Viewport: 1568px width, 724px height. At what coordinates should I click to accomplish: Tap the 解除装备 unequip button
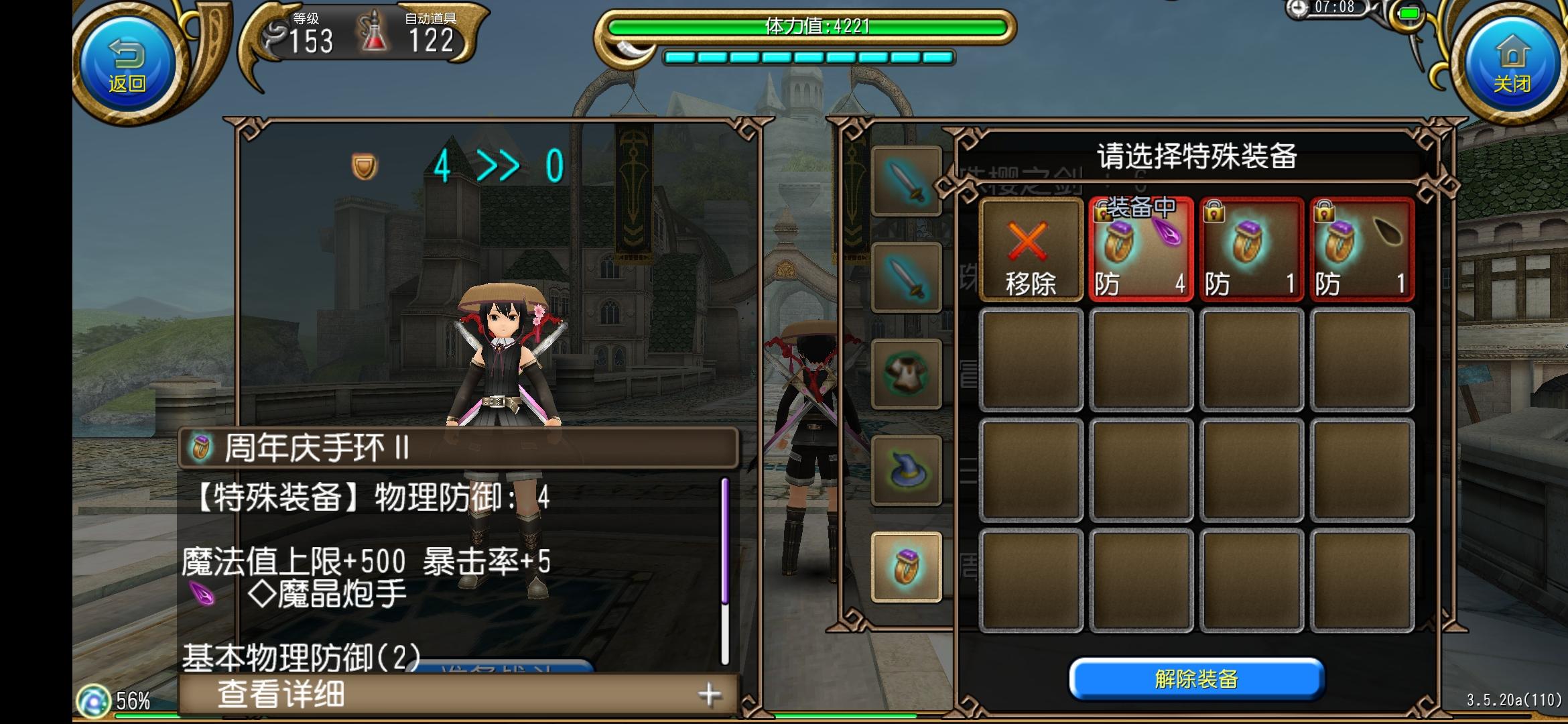point(1197,678)
